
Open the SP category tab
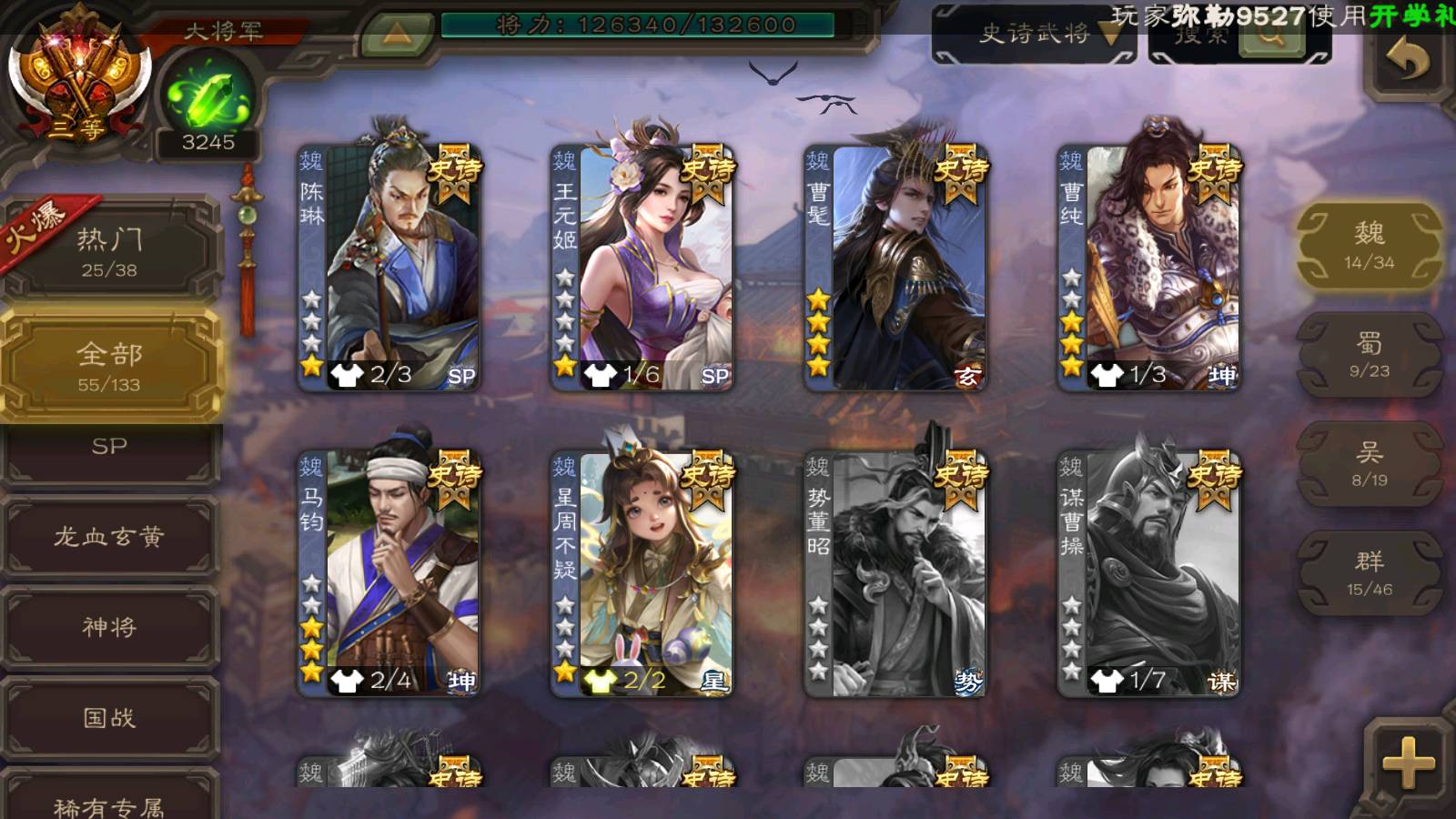tap(109, 448)
